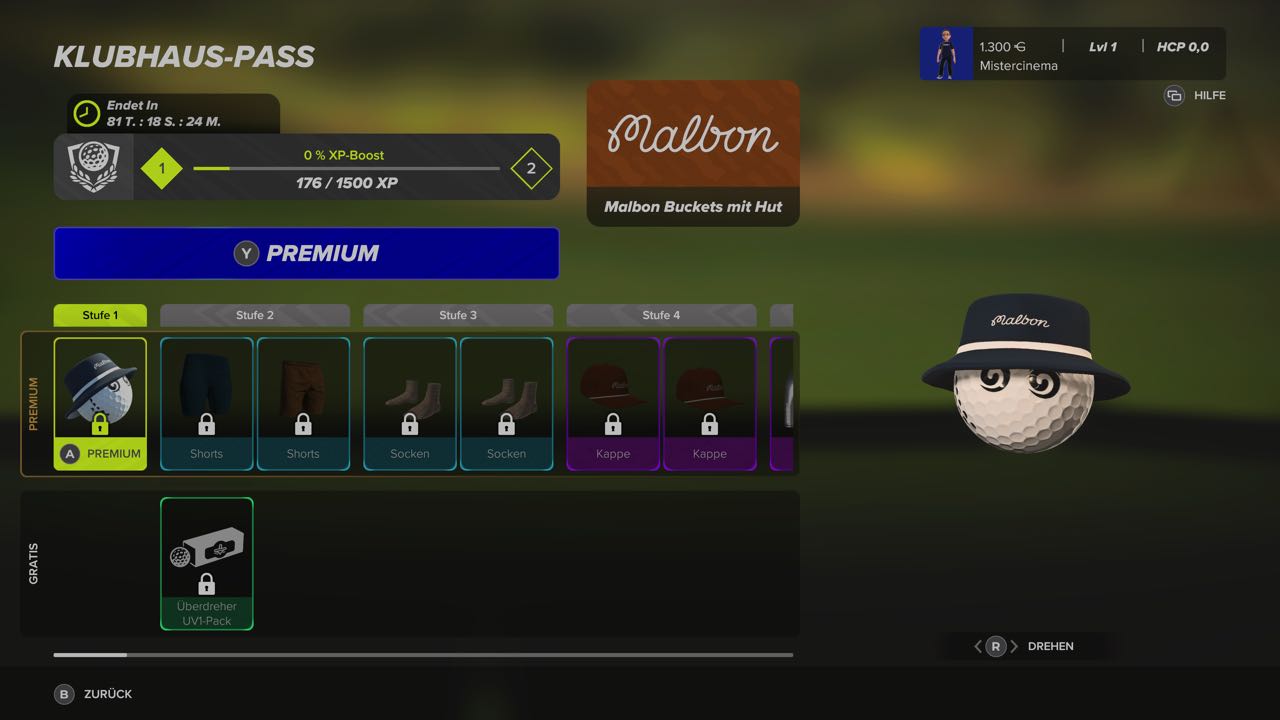Expand the Stufe 4 tier
This screenshot has width=1280, height=720.
pos(661,314)
